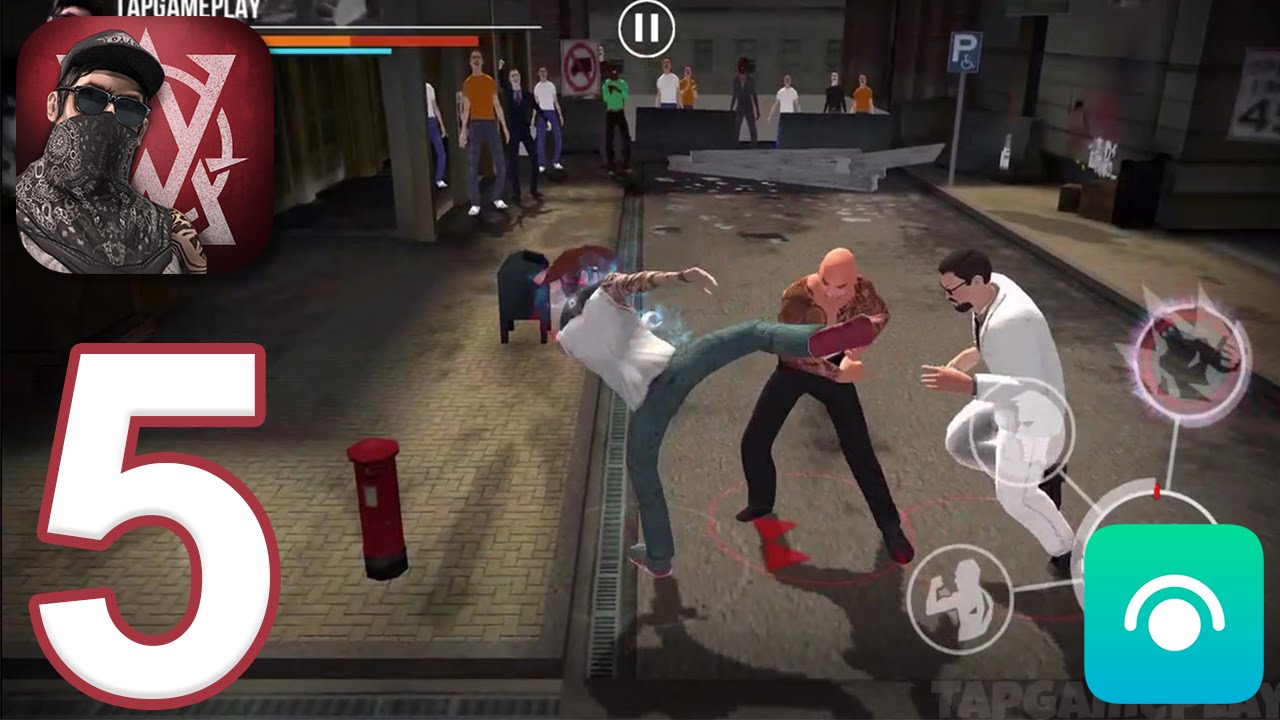1280x720 pixels.
Task: Tap the lower-left fighter silhouette attack button
Action: coord(958,597)
